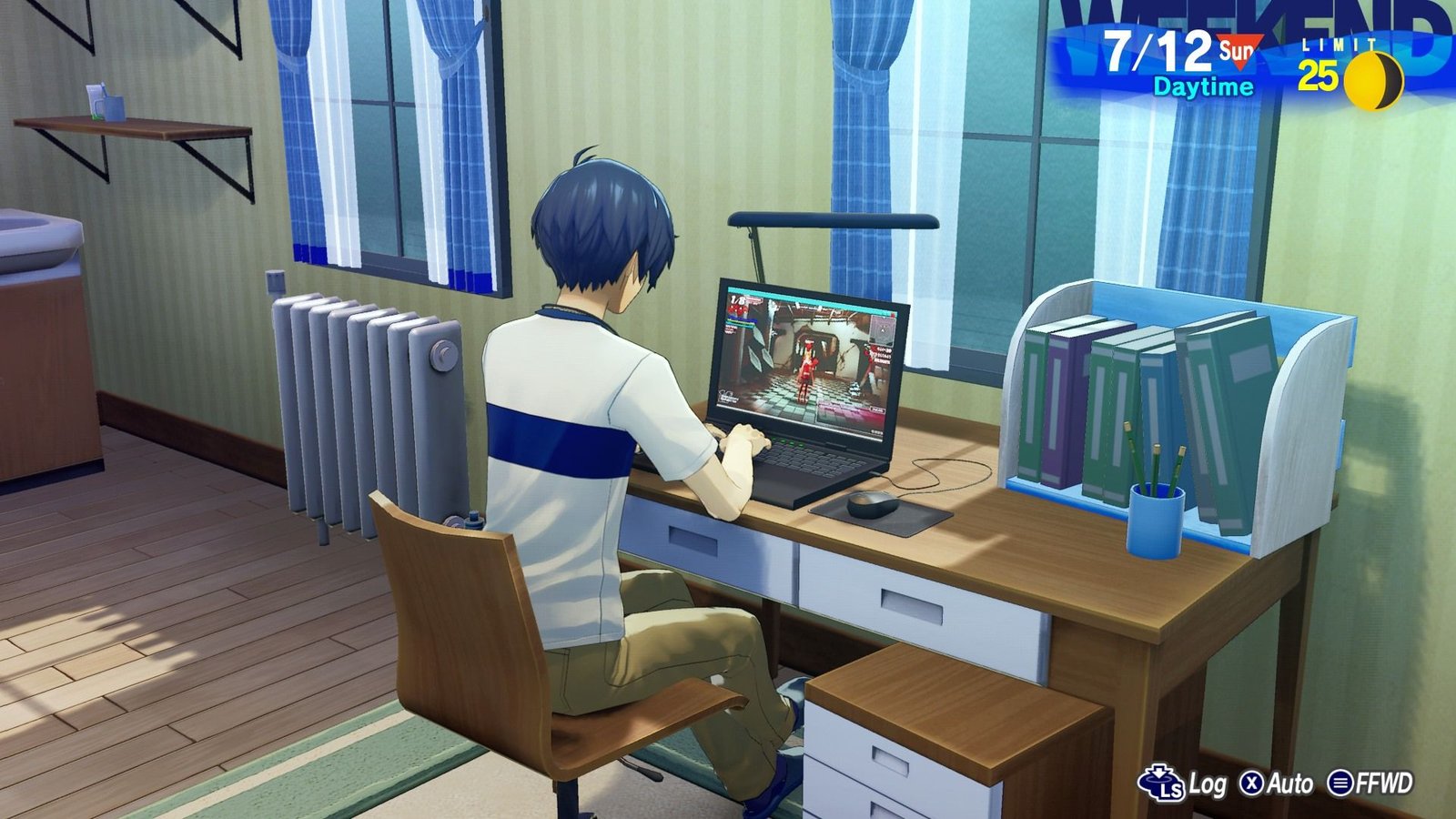
Task: Click the minimap on the laptop screen
Action: [881, 329]
